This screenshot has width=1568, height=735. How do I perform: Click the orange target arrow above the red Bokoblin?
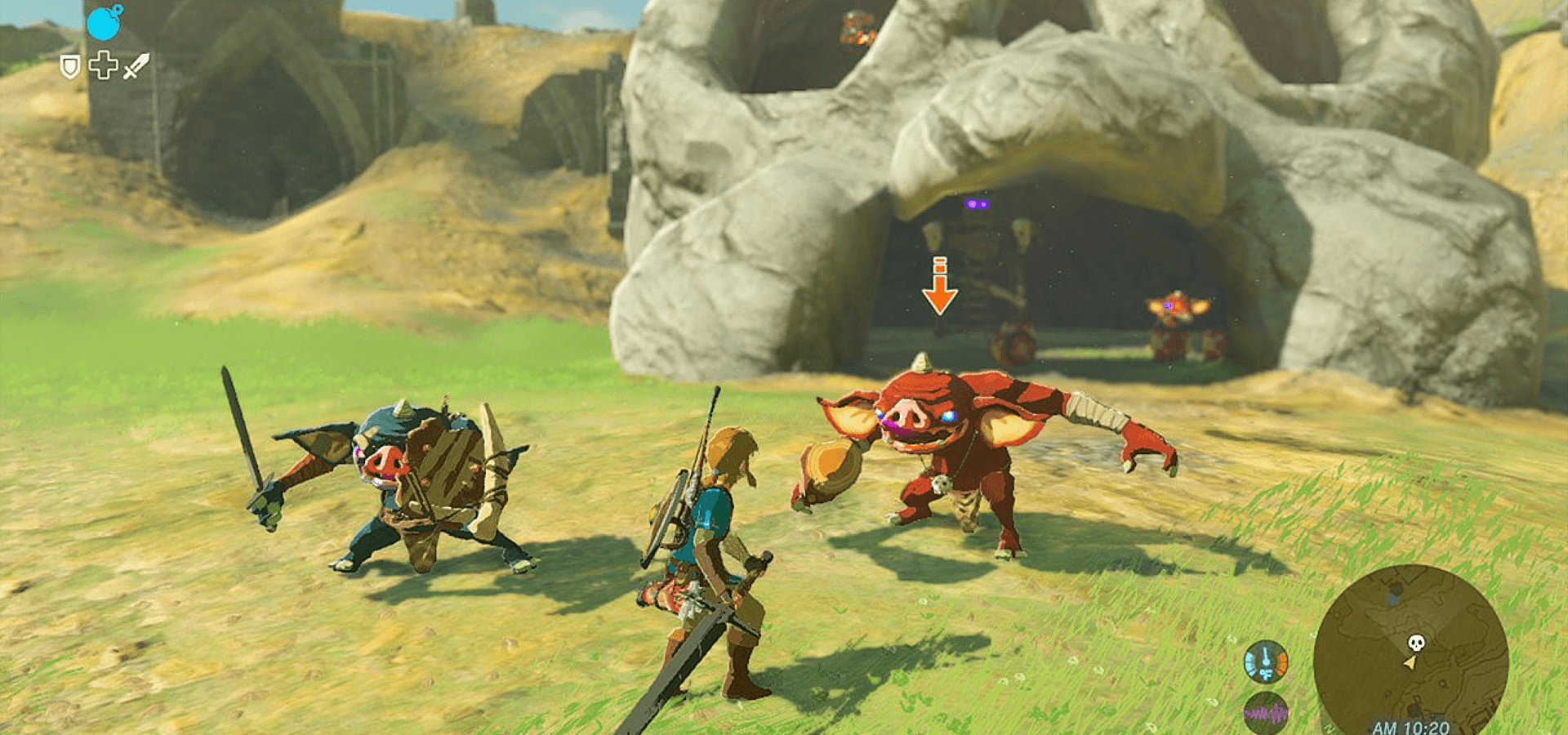click(x=940, y=287)
